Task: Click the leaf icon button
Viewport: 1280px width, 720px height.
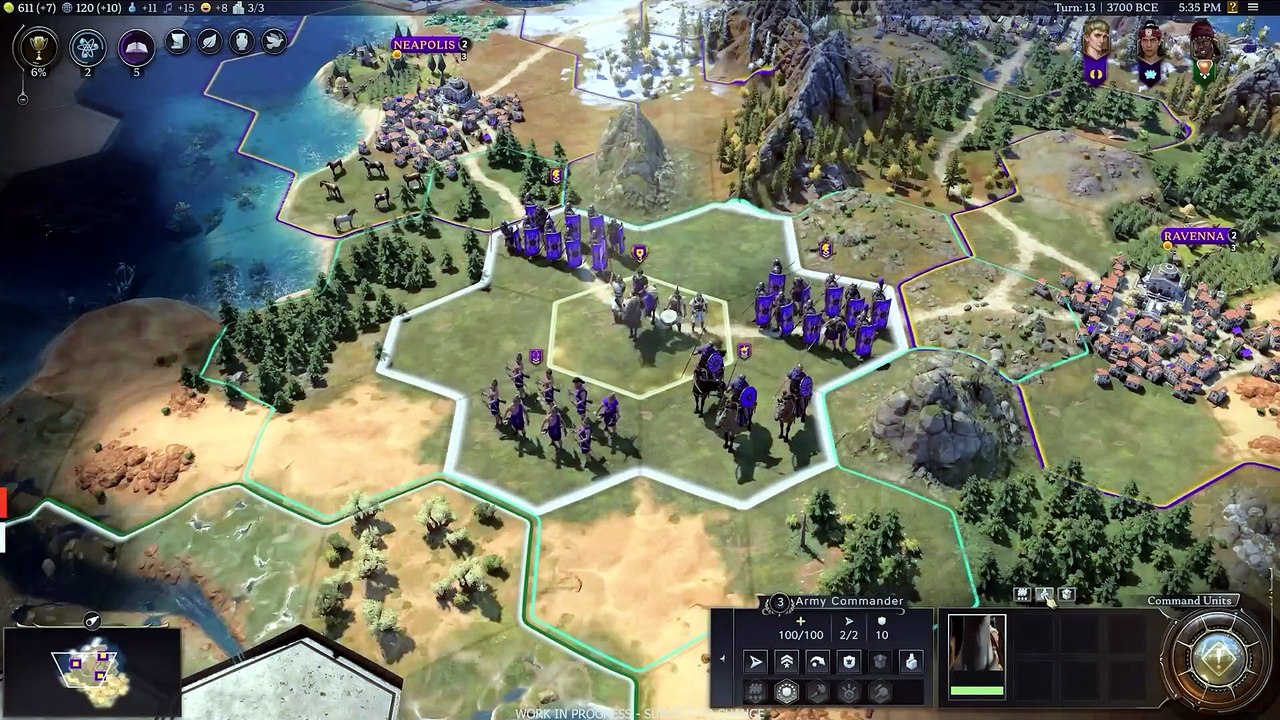Action: tap(209, 42)
